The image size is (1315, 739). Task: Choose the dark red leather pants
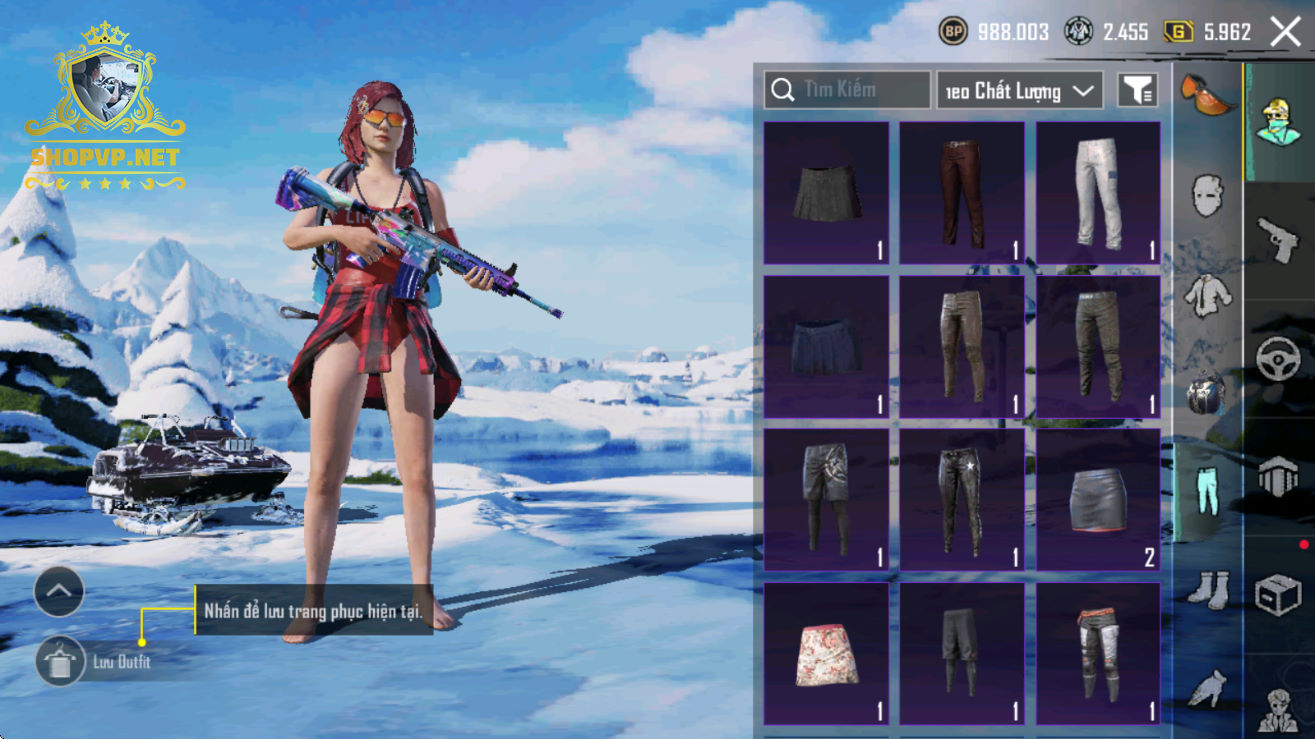(x=961, y=193)
